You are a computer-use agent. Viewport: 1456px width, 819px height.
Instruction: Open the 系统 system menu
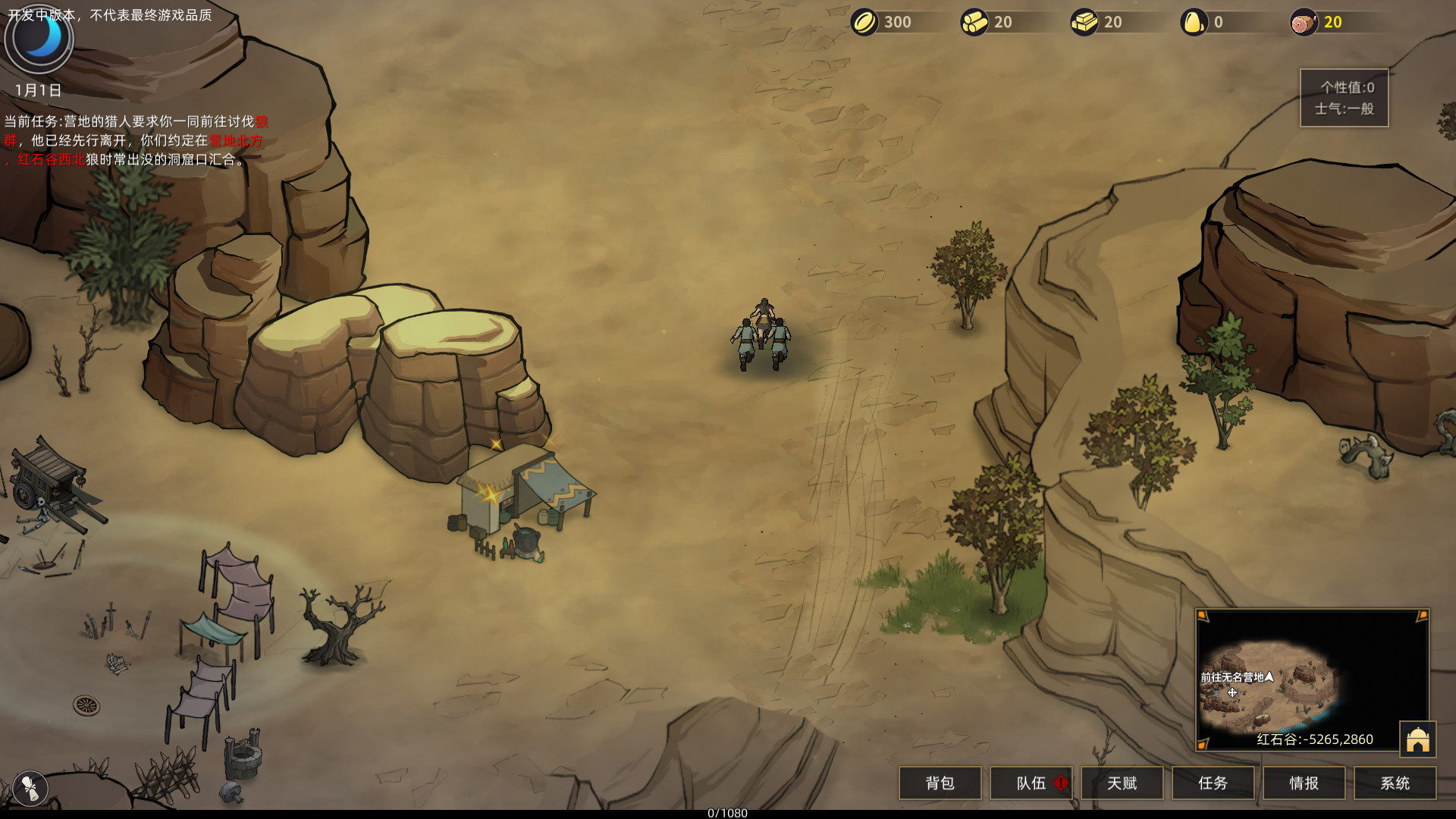pyautogui.click(x=1395, y=783)
